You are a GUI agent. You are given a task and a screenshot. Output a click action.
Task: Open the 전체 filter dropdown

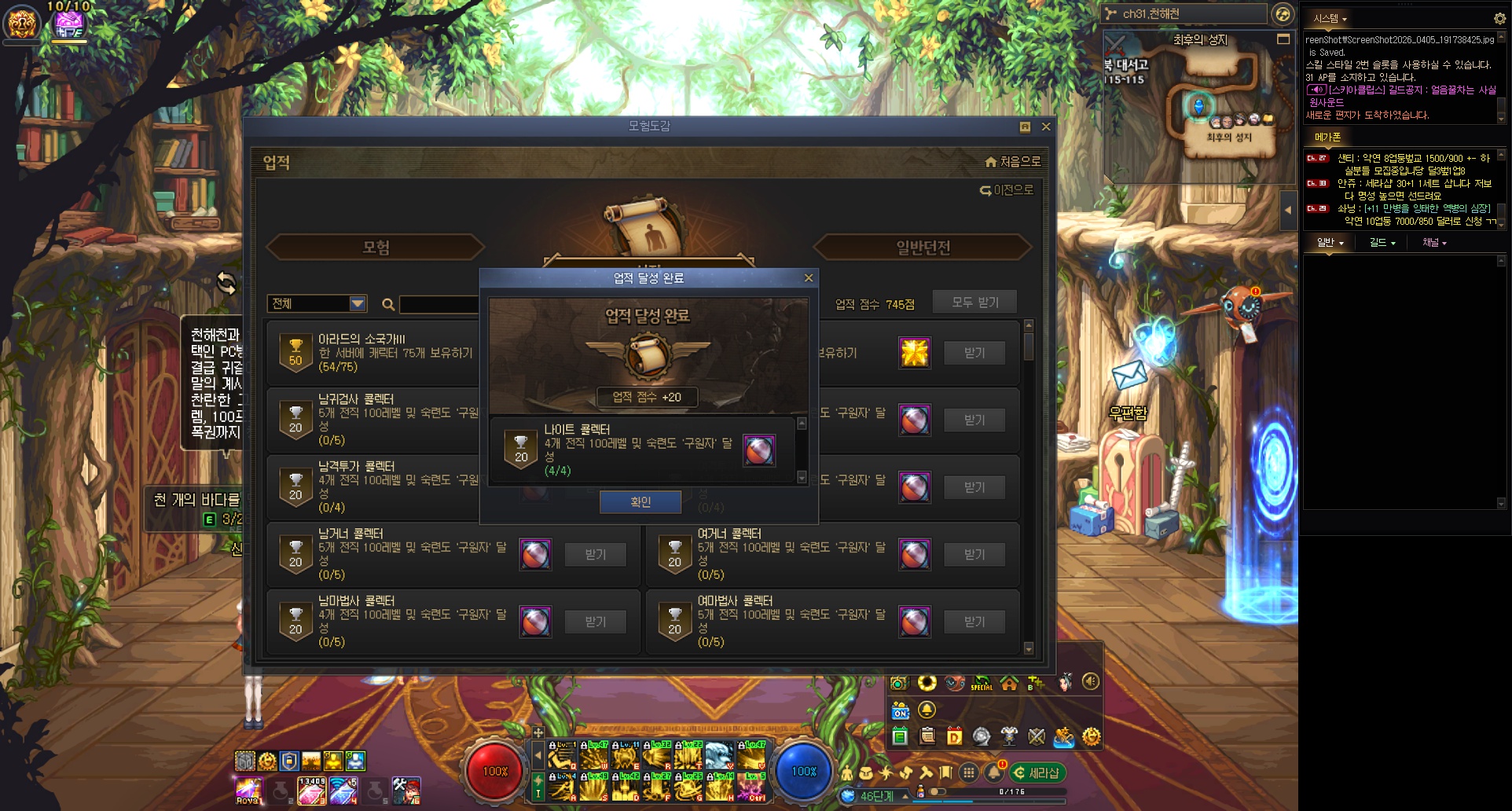click(x=358, y=303)
